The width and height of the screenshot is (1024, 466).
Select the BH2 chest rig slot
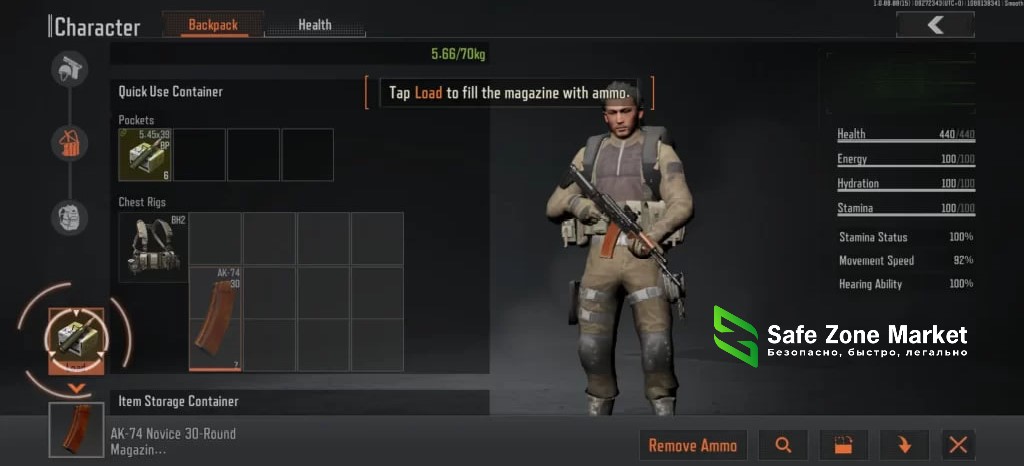153,247
